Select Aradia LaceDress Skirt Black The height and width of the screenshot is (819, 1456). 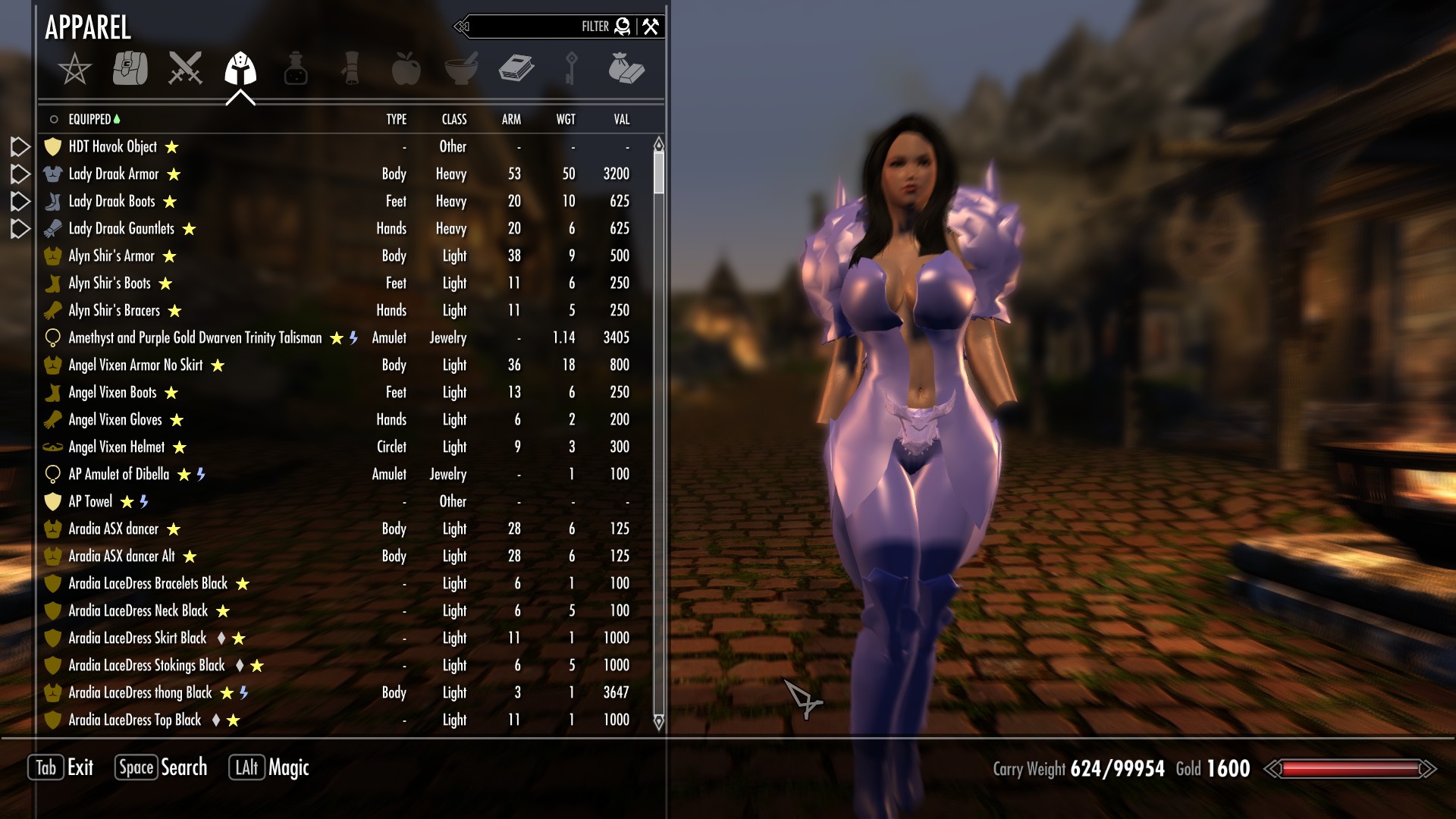[x=137, y=639]
